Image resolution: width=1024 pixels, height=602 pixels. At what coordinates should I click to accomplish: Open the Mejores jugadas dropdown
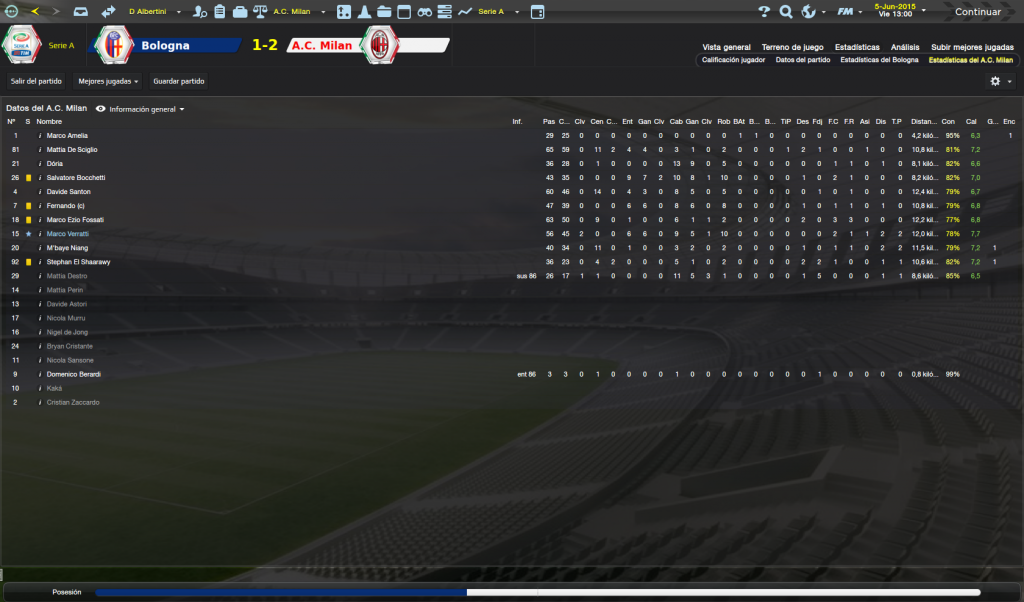pos(108,81)
